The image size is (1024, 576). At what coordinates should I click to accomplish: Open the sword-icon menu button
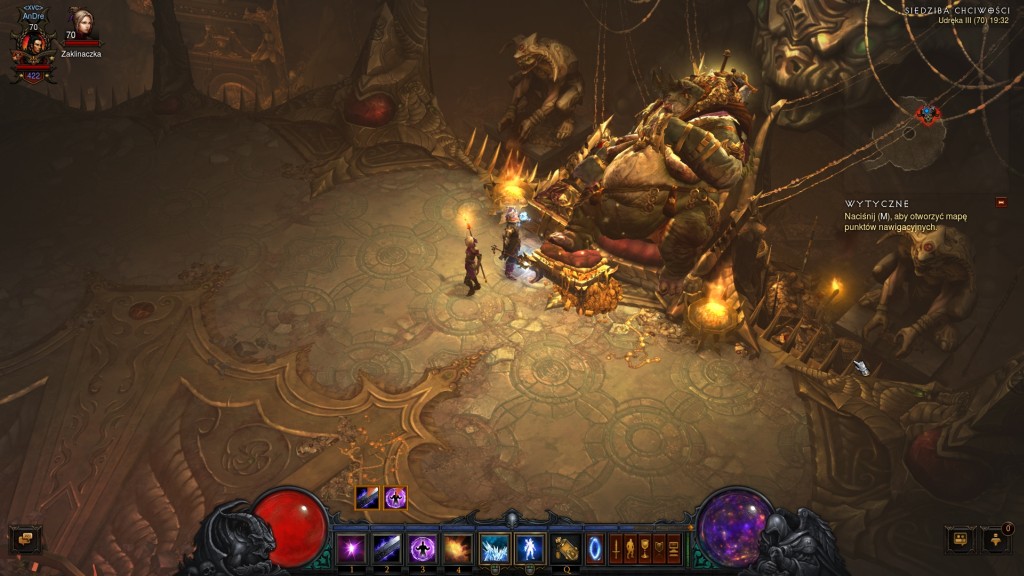click(x=617, y=548)
